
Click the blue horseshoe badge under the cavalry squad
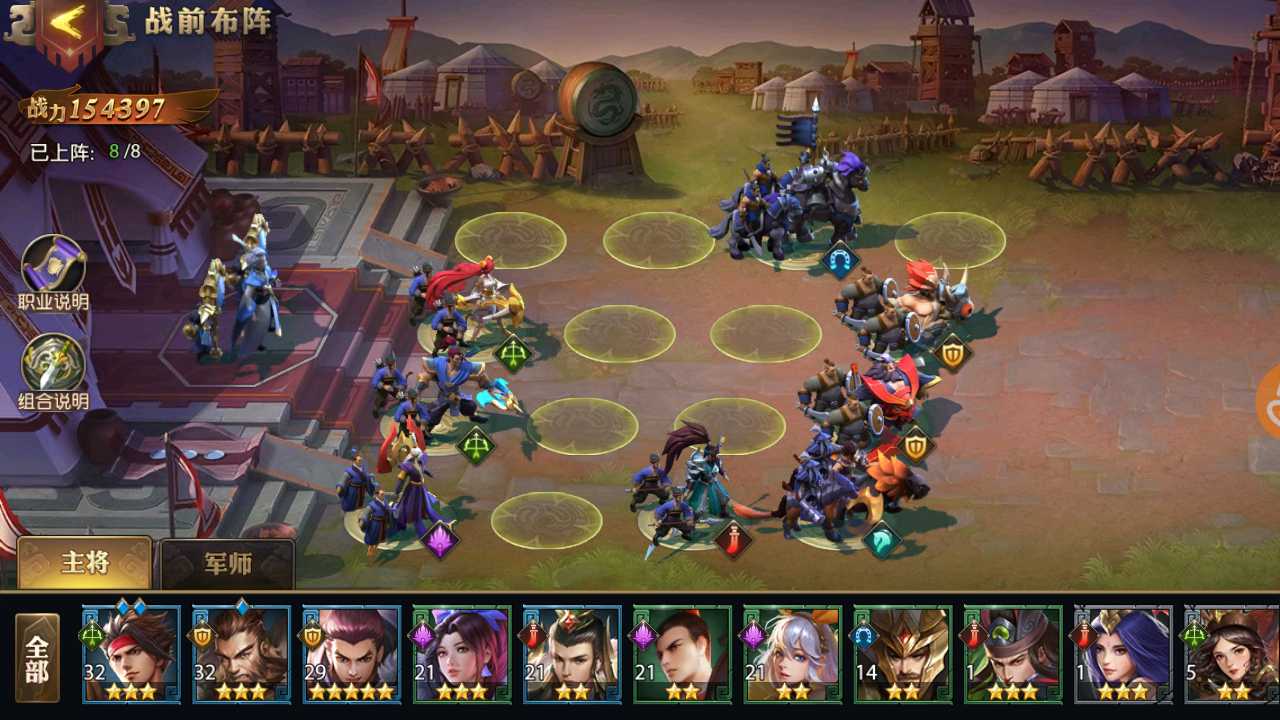tap(841, 257)
